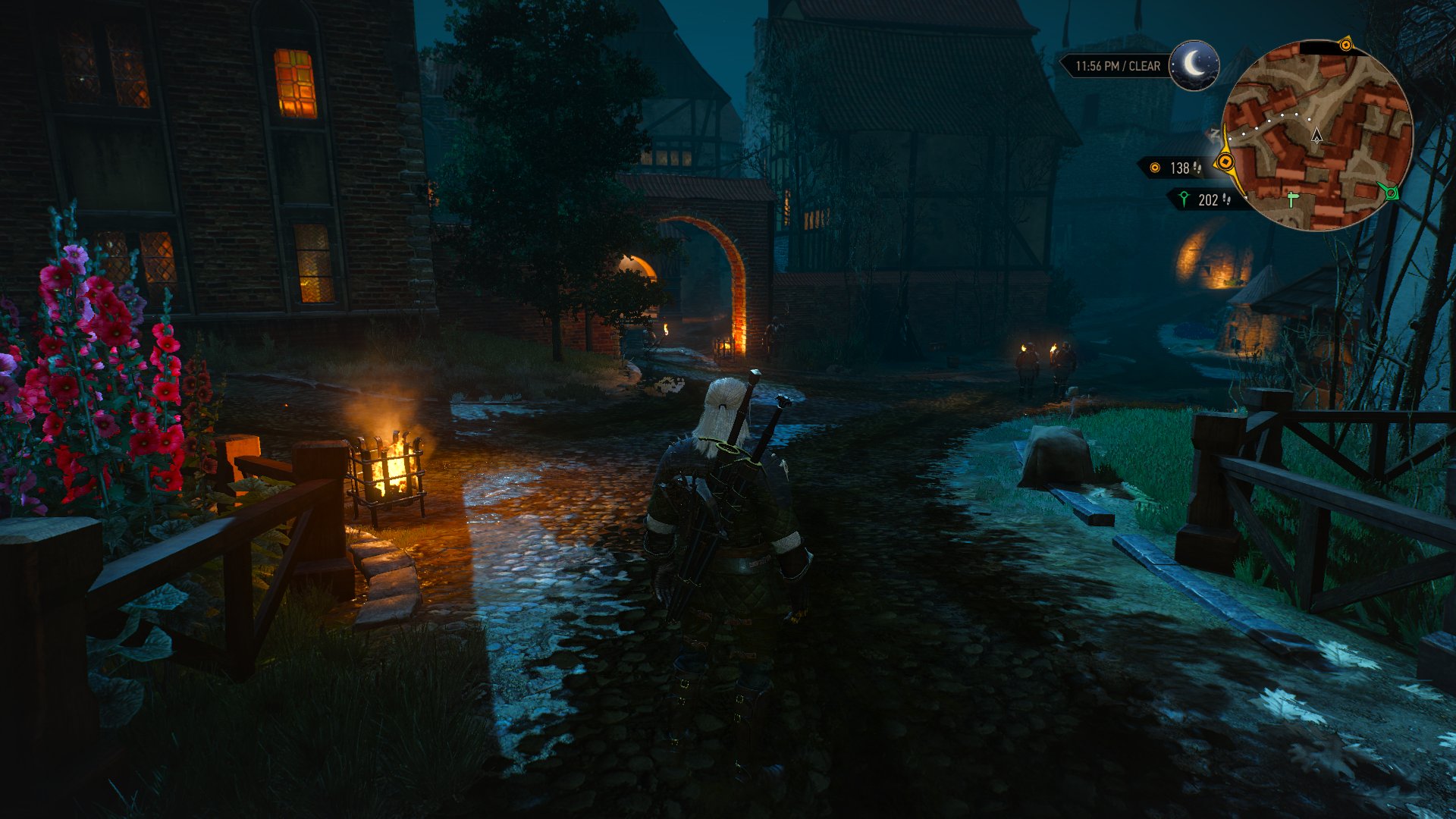This screenshot has width=1456, height=819.
Task: Click the 11:56 PM / CLEAR weather display
Action: tap(1118, 65)
